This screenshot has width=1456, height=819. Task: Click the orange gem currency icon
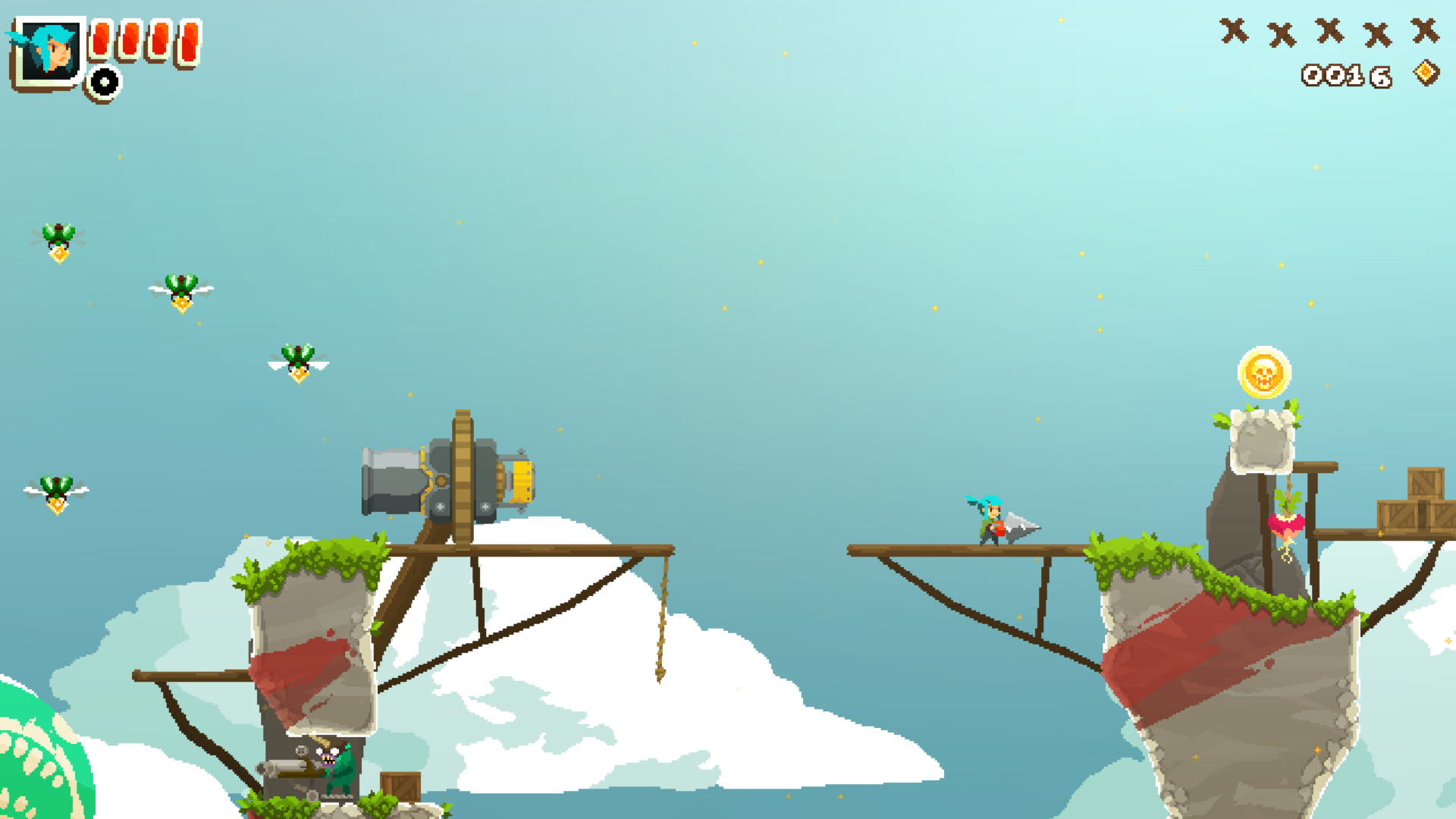click(1426, 73)
